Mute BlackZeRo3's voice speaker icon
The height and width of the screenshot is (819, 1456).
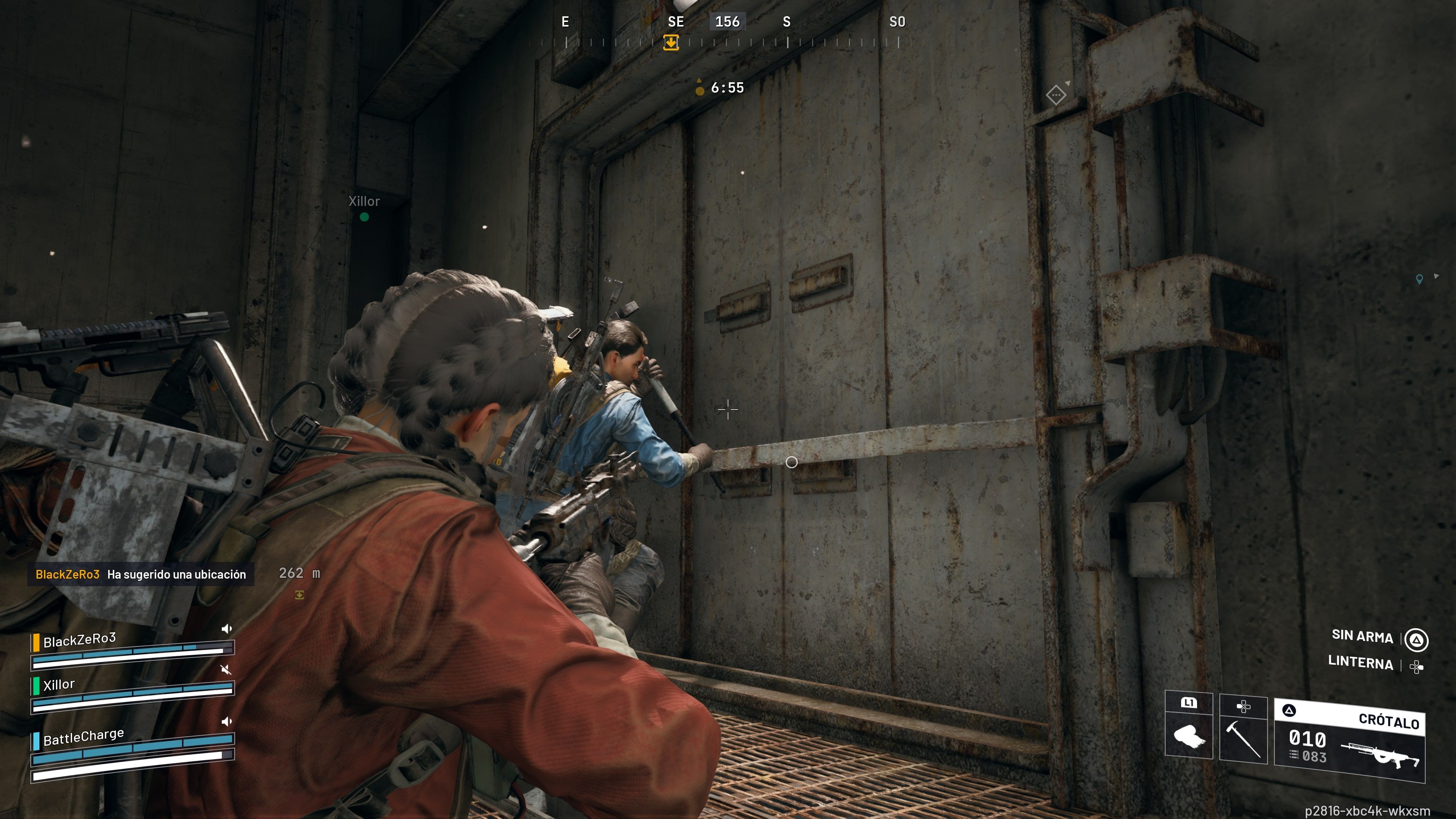227,629
